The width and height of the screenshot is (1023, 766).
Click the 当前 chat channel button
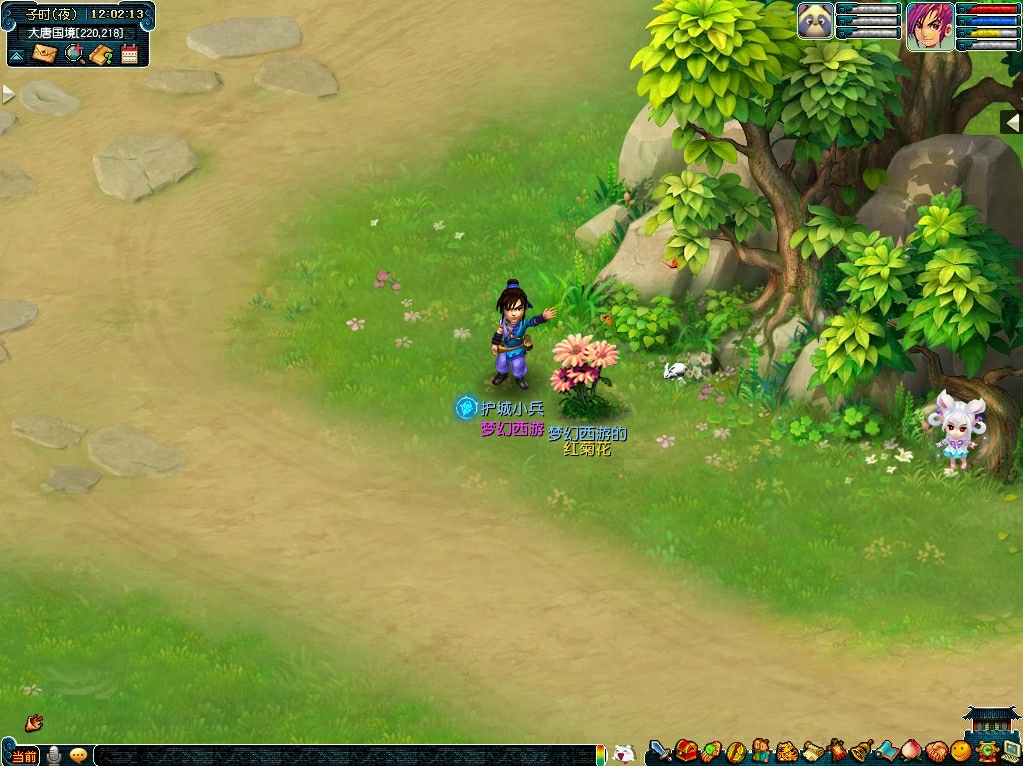(x=24, y=755)
